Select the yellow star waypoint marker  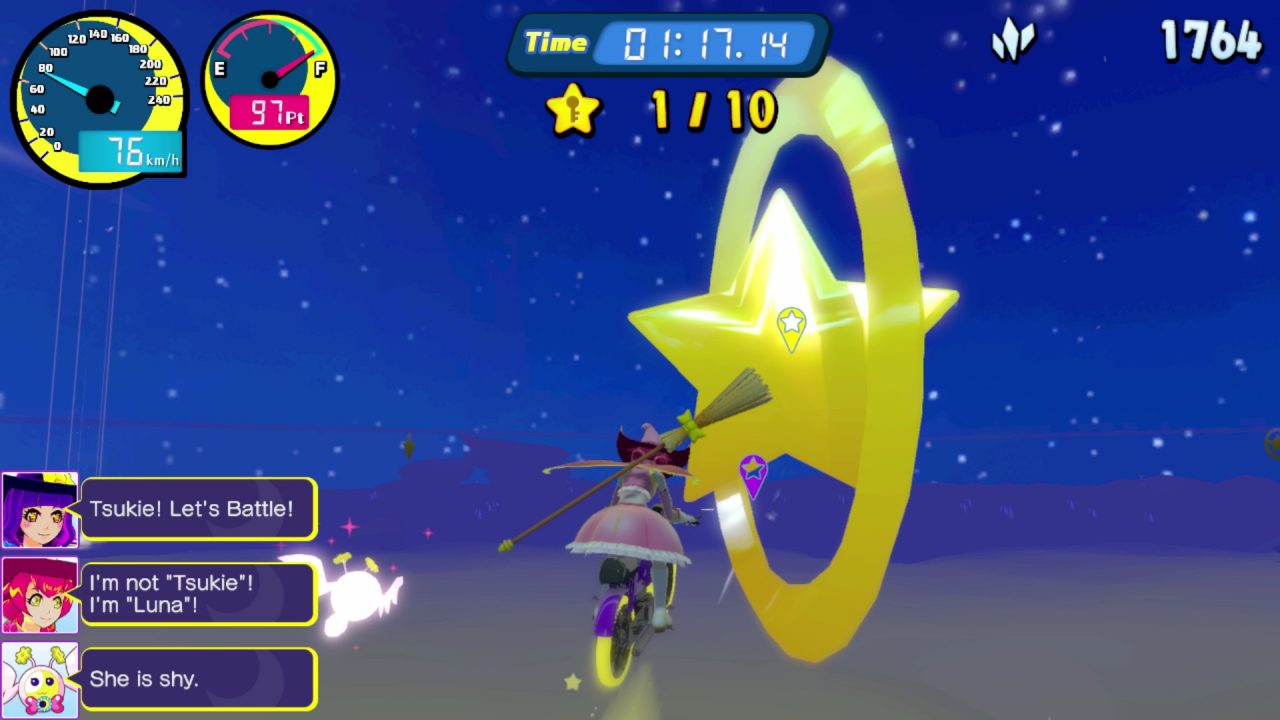791,327
